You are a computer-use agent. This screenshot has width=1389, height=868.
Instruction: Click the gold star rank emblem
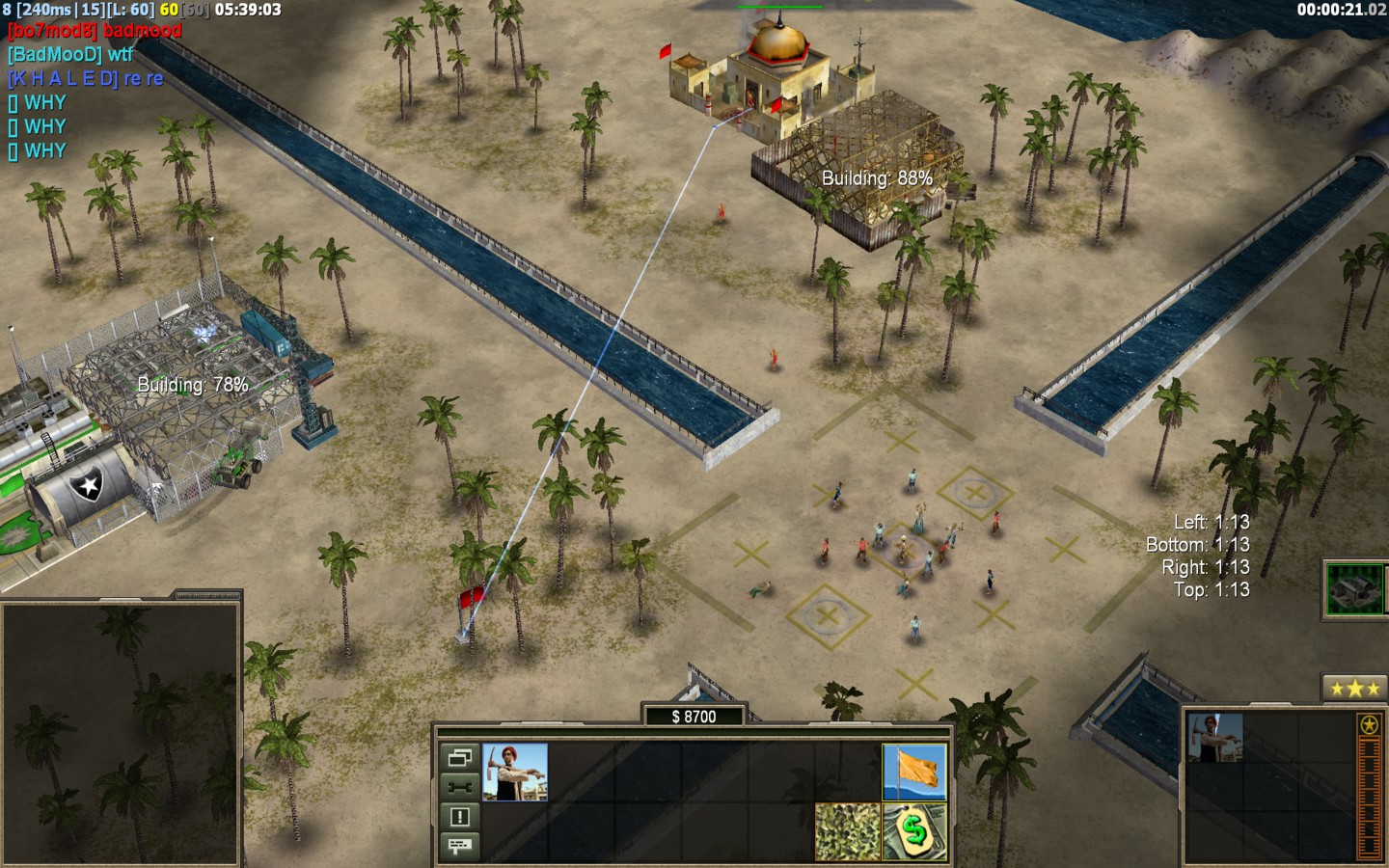[1368, 724]
